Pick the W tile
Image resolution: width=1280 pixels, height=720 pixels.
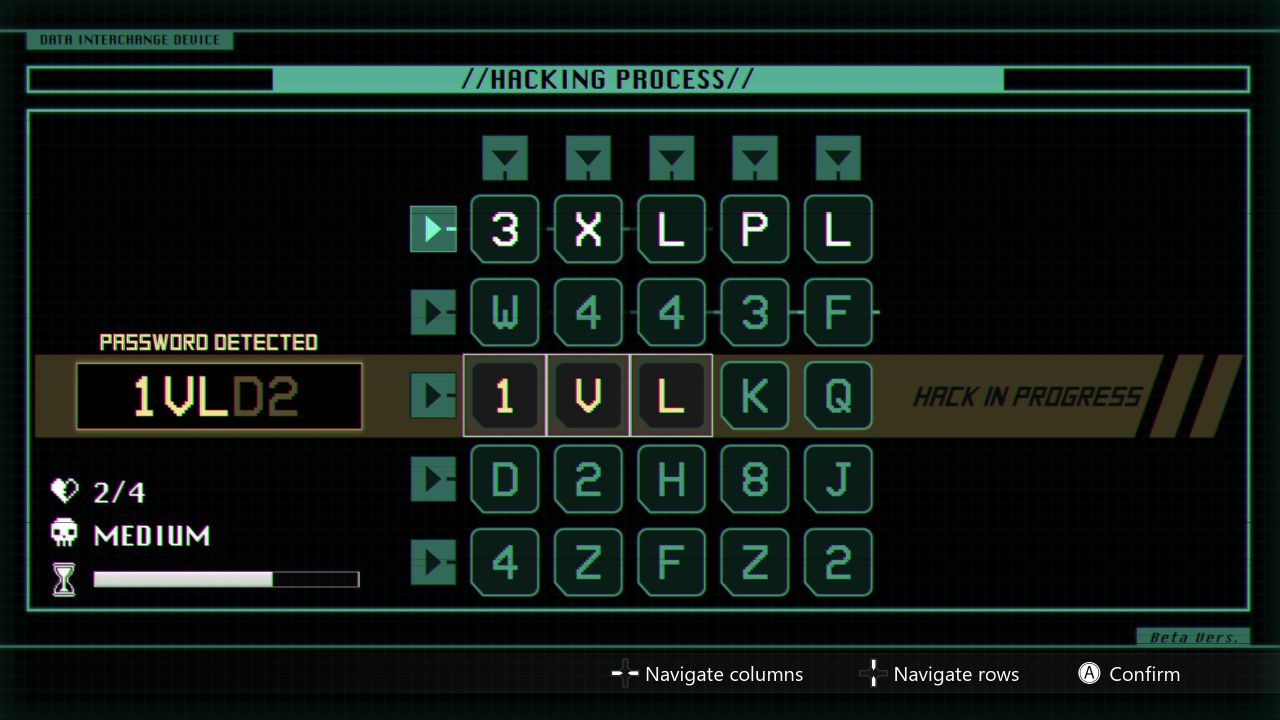click(x=505, y=313)
